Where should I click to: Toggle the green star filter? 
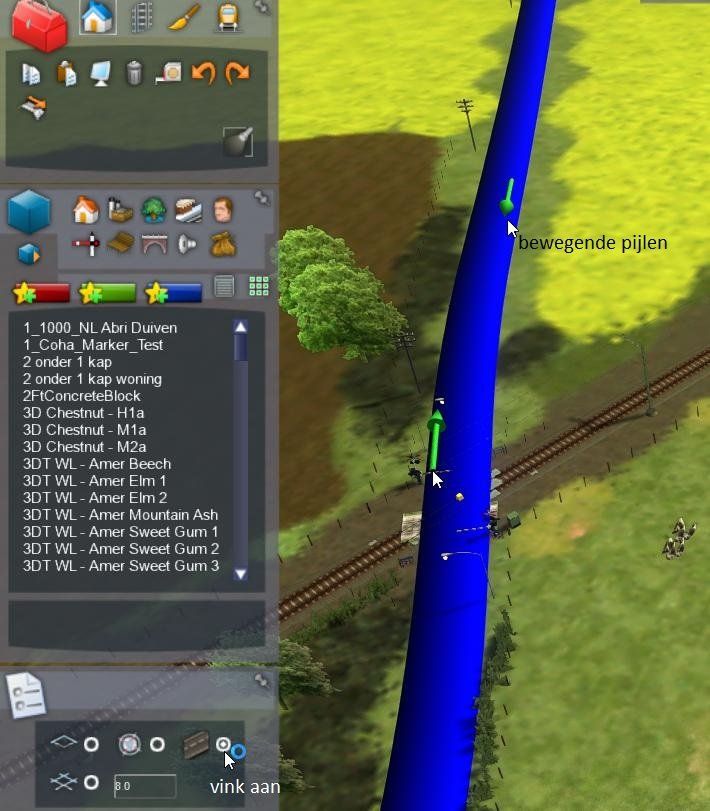107,292
